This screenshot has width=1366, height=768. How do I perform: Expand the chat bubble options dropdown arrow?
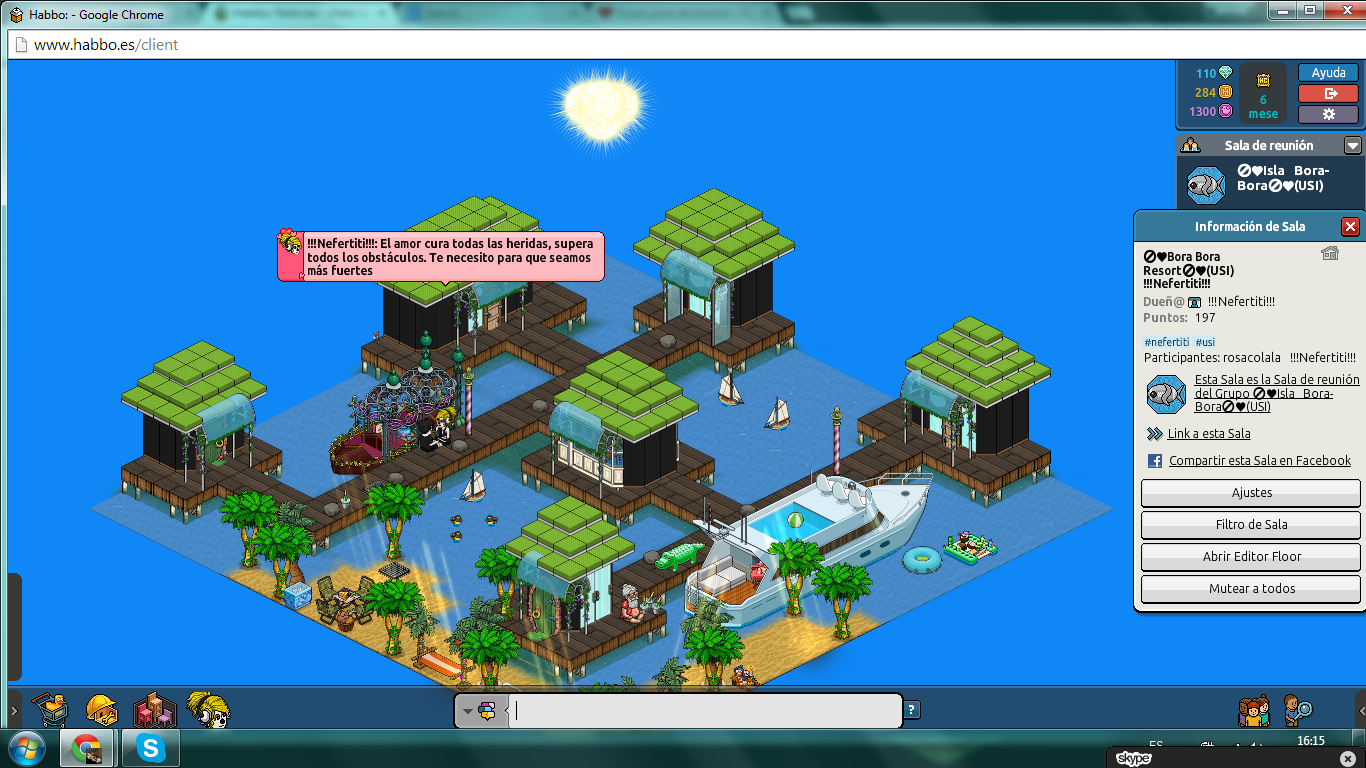pyautogui.click(x=466, y=710)
